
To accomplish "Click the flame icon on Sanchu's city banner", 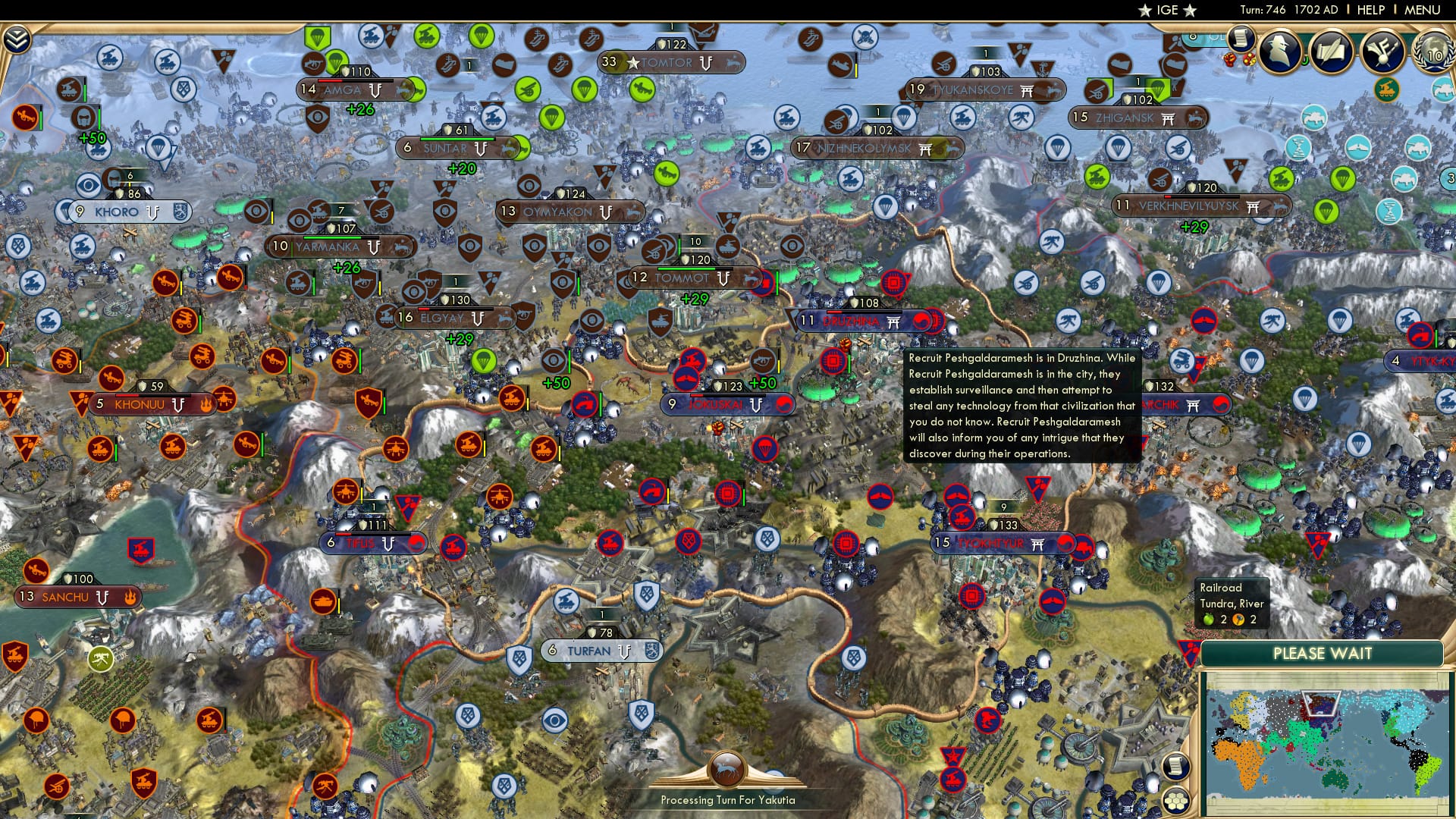I will point(130,598).
